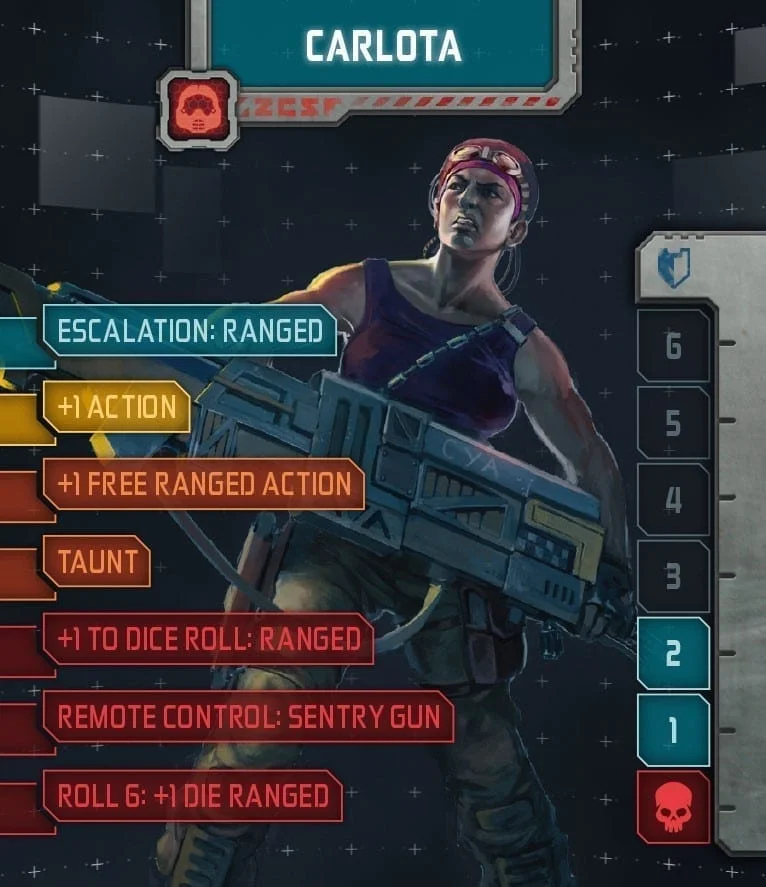This screenshot has width=766, height=887.
Task: Select the +1 Action skill
Action: tap(117, 407)
